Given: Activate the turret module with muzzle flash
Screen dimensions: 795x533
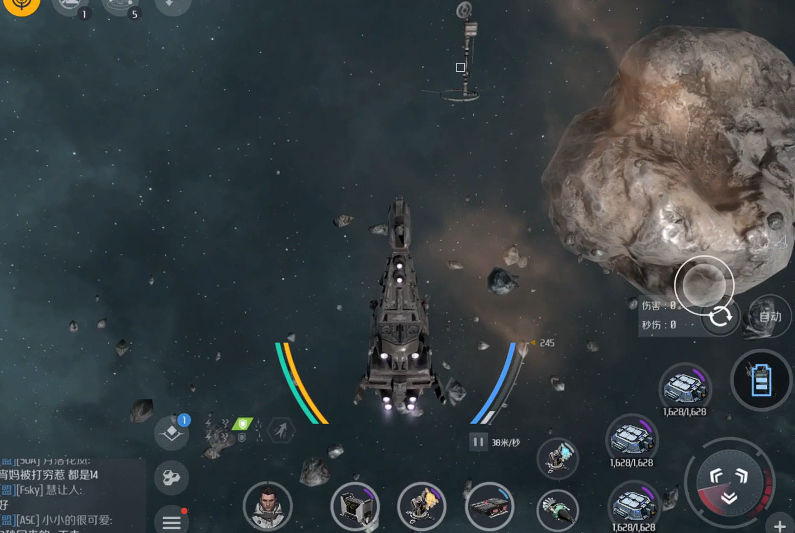Looking at the screenshot, I should click(x=421, y=505).
